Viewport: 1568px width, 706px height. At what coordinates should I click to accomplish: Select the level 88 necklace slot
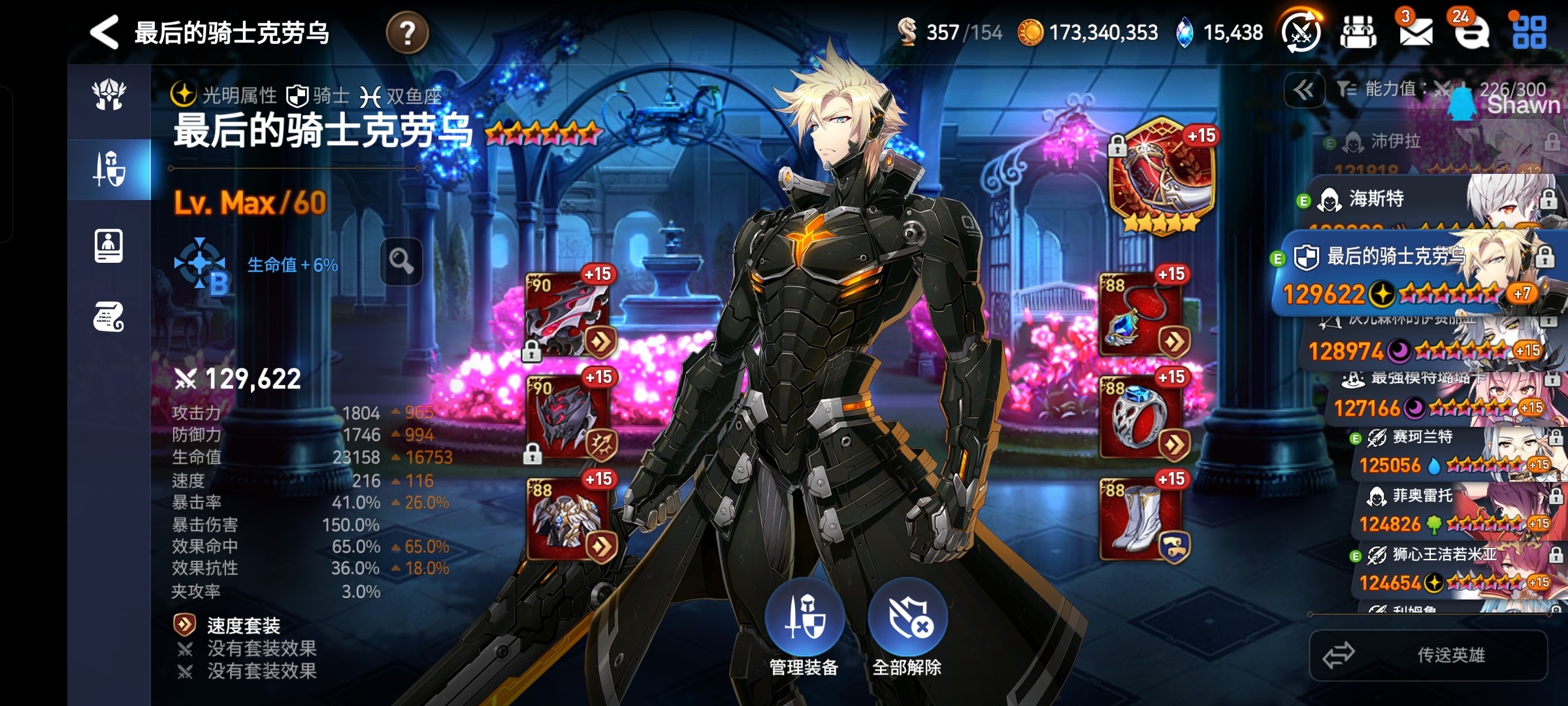(1142, 314)
